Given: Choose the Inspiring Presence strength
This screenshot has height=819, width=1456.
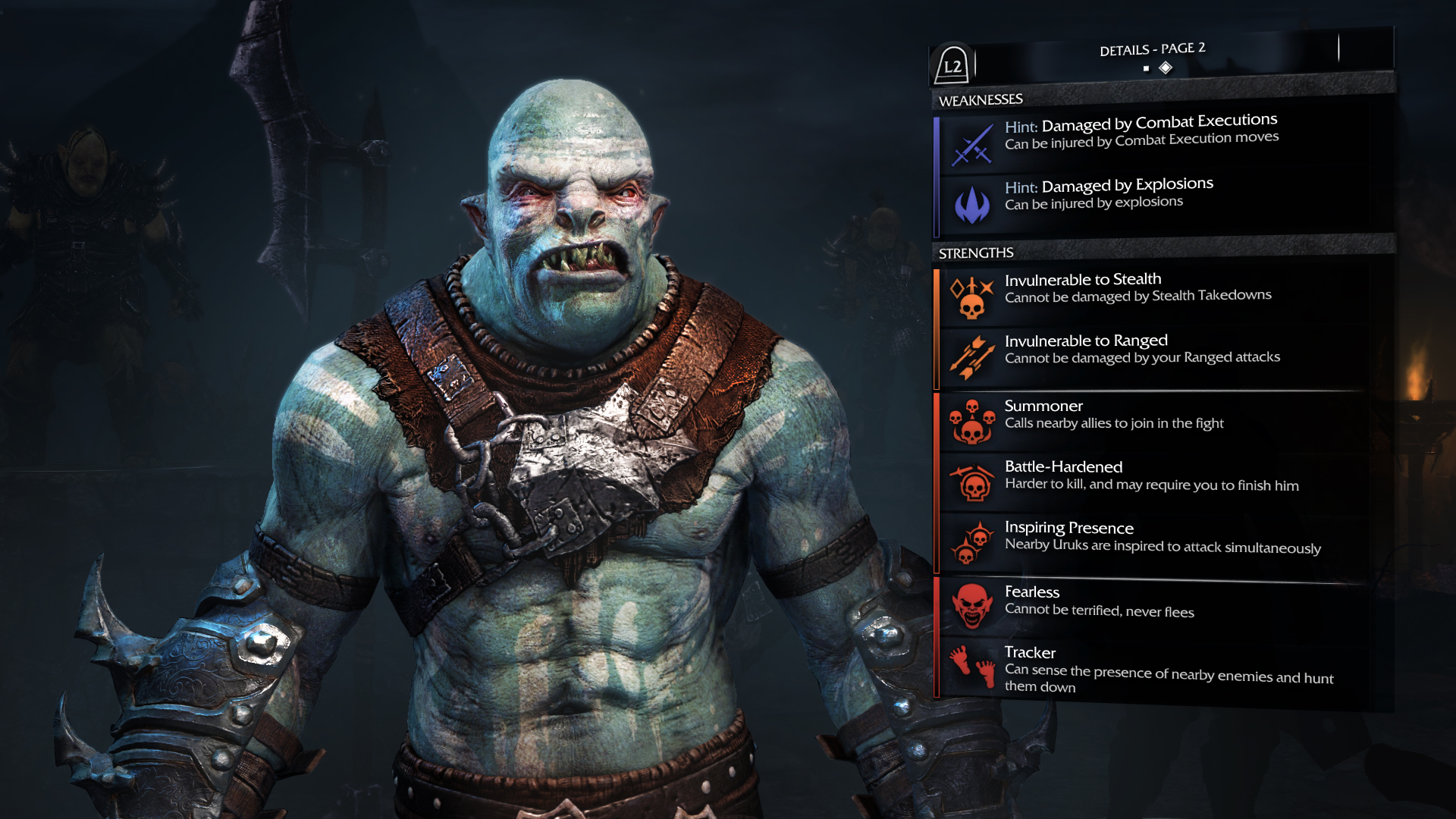Looking at the screenshot, I should point(1162,537).
